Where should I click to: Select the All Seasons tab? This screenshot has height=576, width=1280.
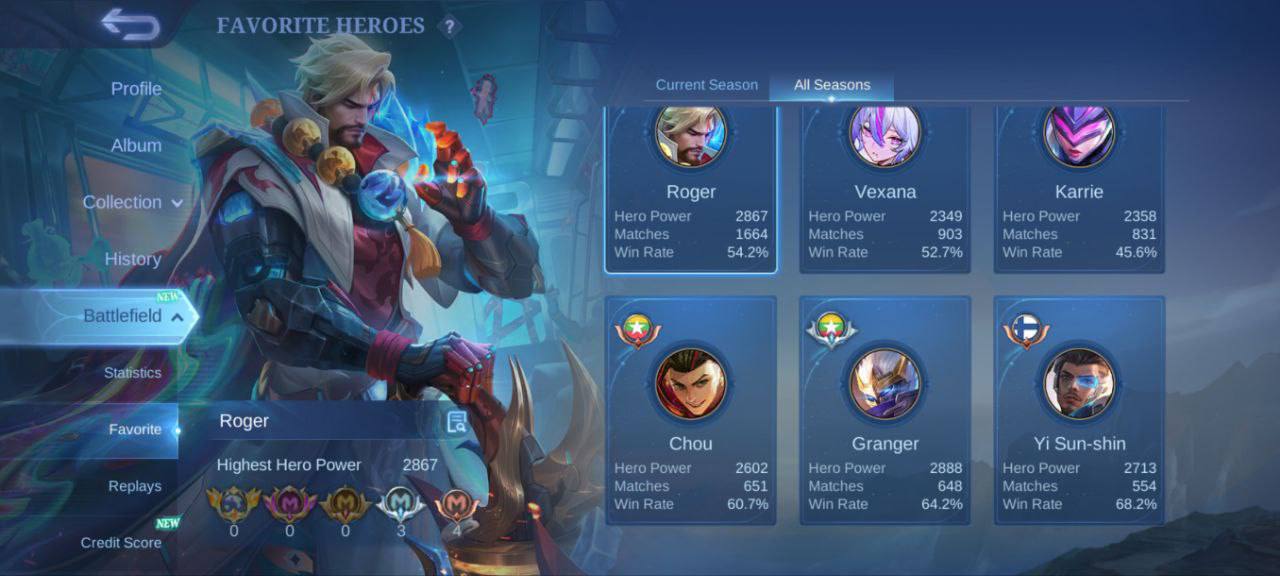[832, 85]
